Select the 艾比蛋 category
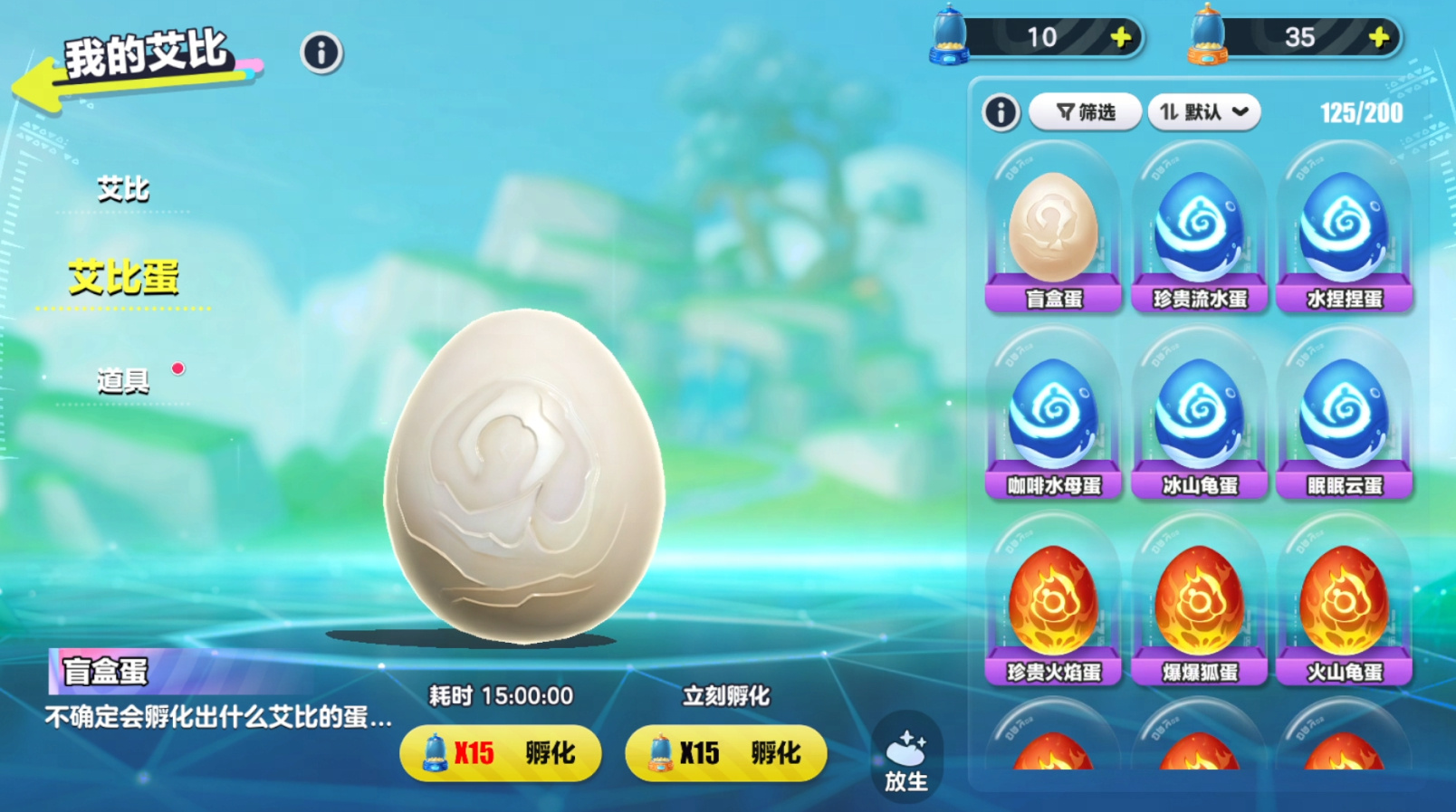This screenshot has width=1456, height=812. [x=122, y=277]
